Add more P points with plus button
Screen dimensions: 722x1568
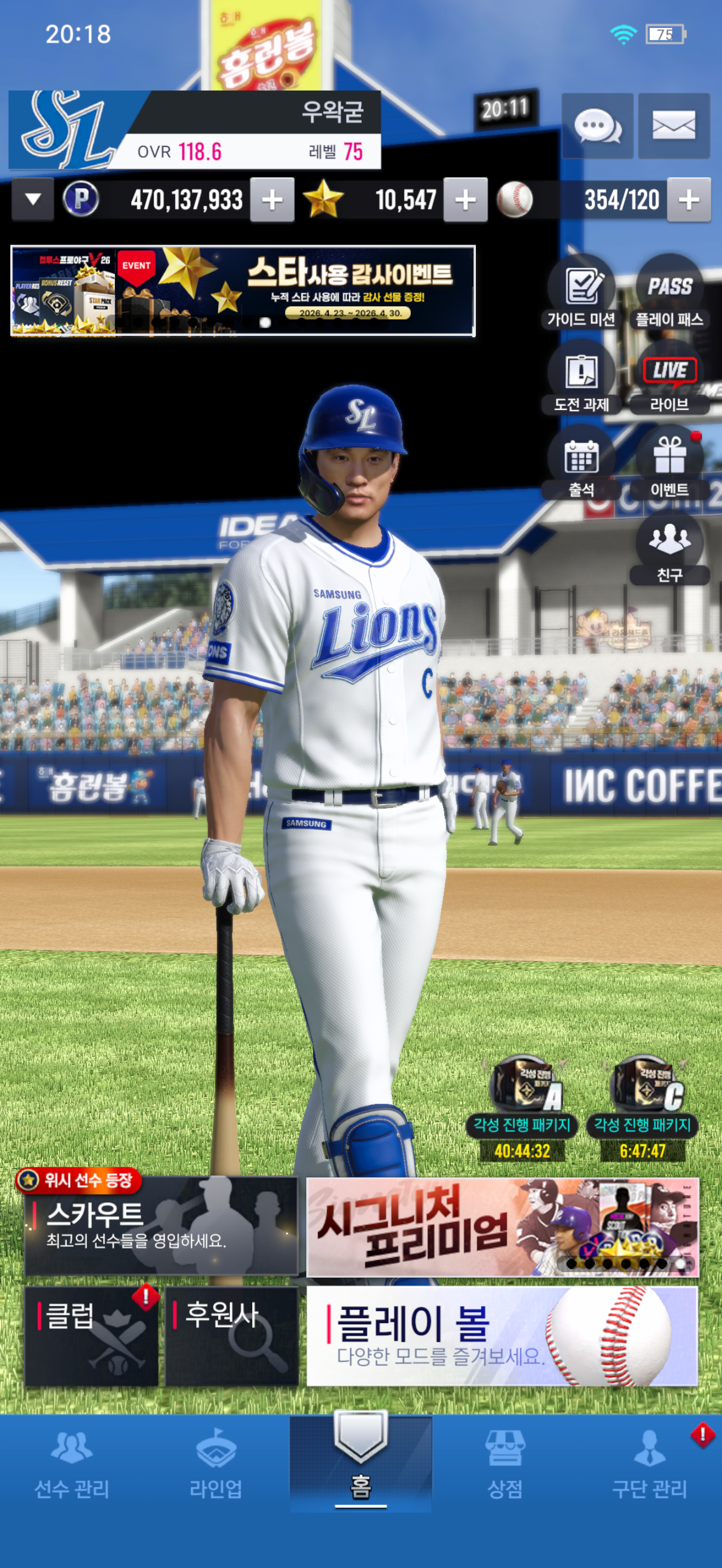[272, 200]
